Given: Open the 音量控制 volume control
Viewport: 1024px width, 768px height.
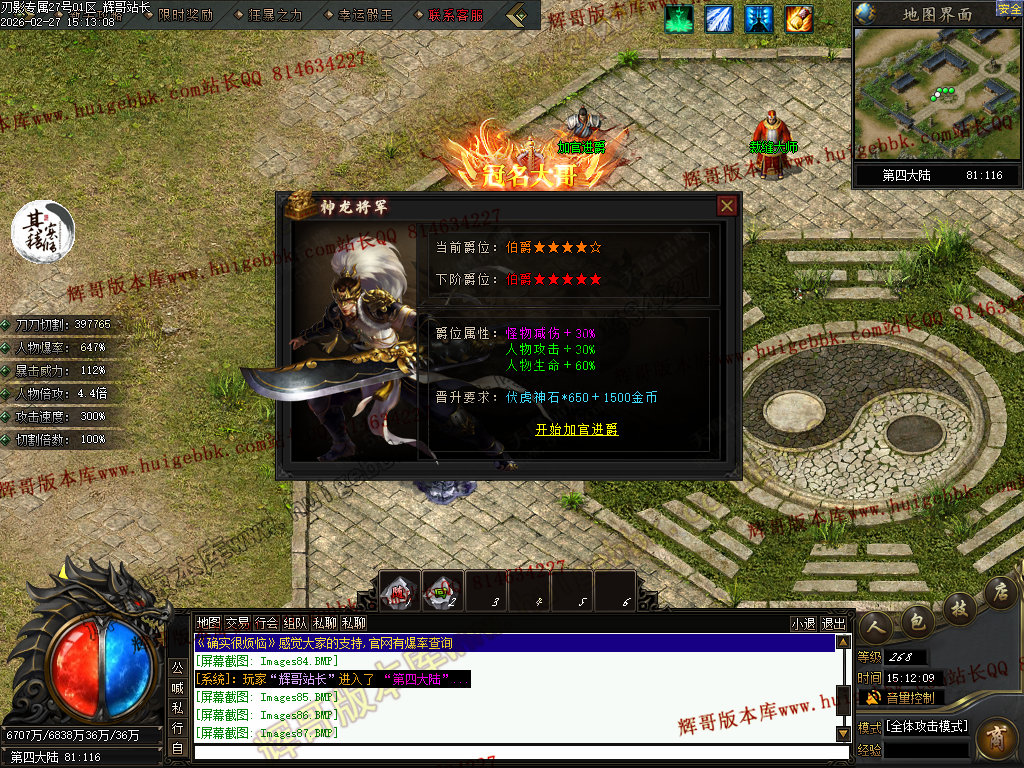Looking at the screenshot, I should (x=900, y=697).
